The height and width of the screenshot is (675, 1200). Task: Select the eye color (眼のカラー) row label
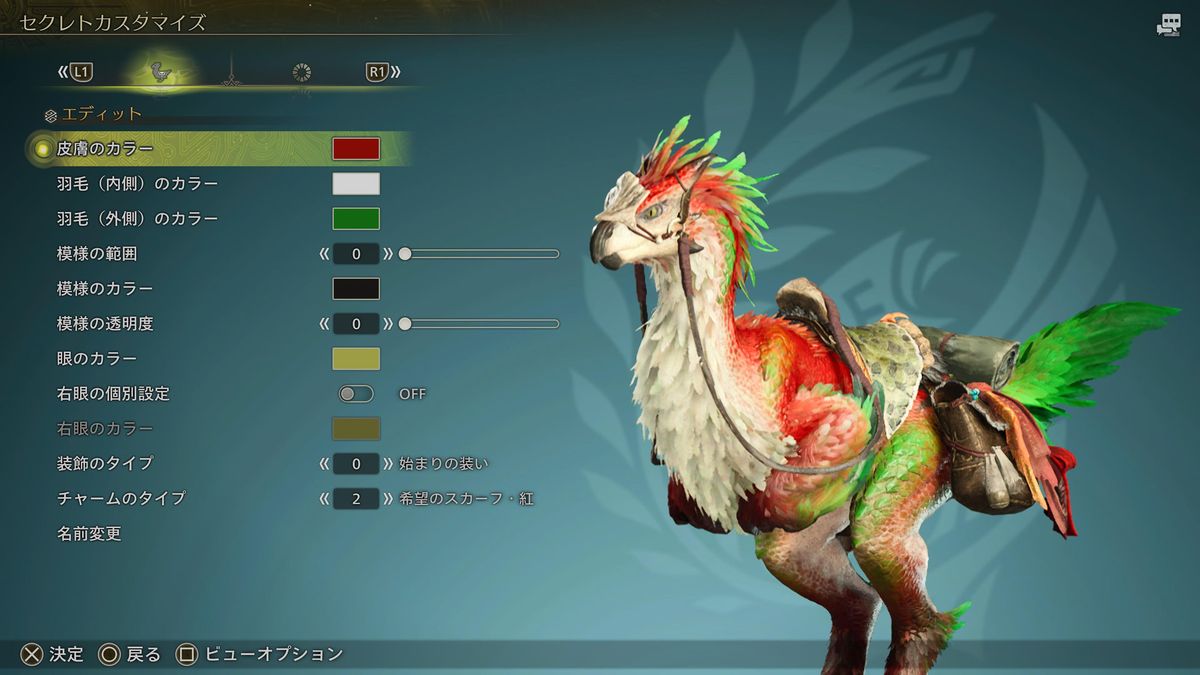click(x=97, y=359)
